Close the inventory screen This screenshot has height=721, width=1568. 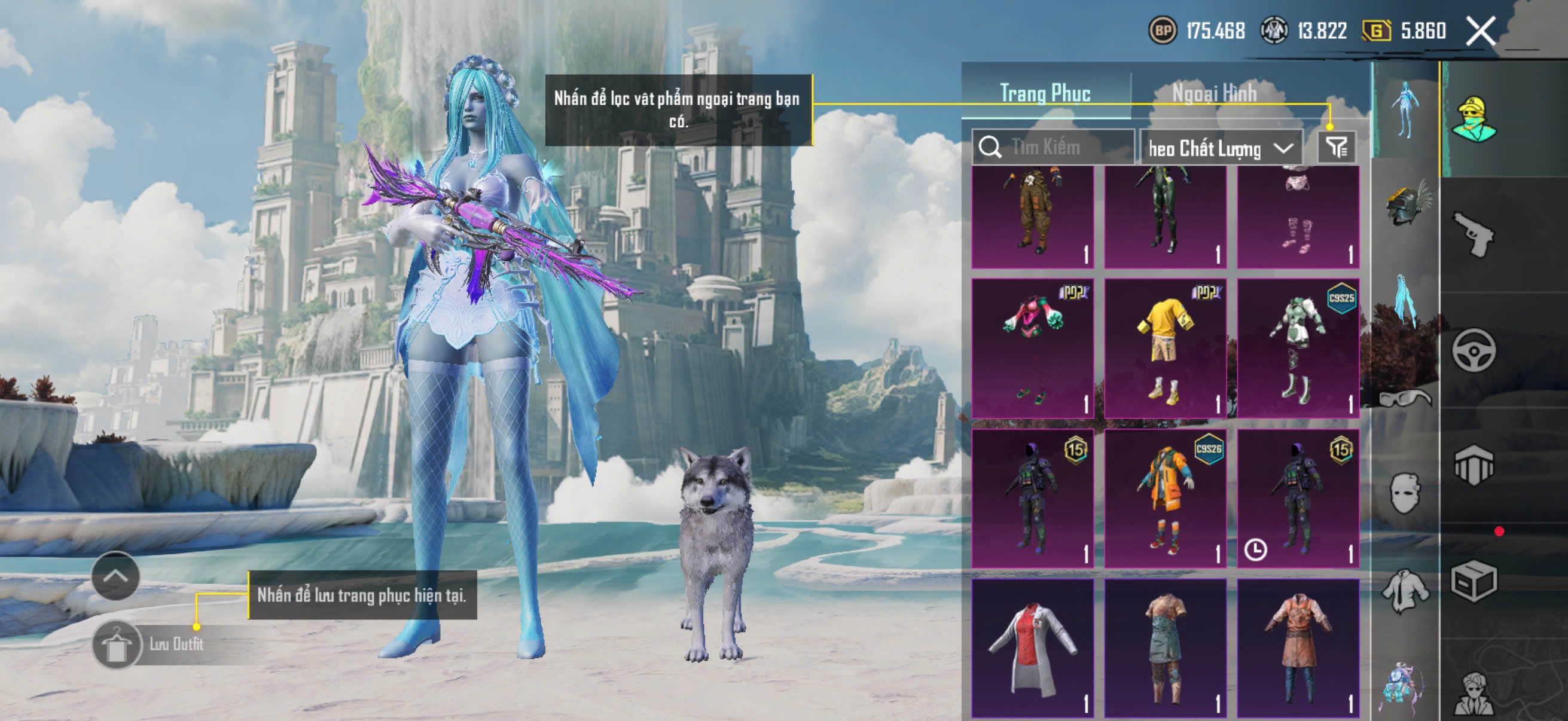(1479, 31)
